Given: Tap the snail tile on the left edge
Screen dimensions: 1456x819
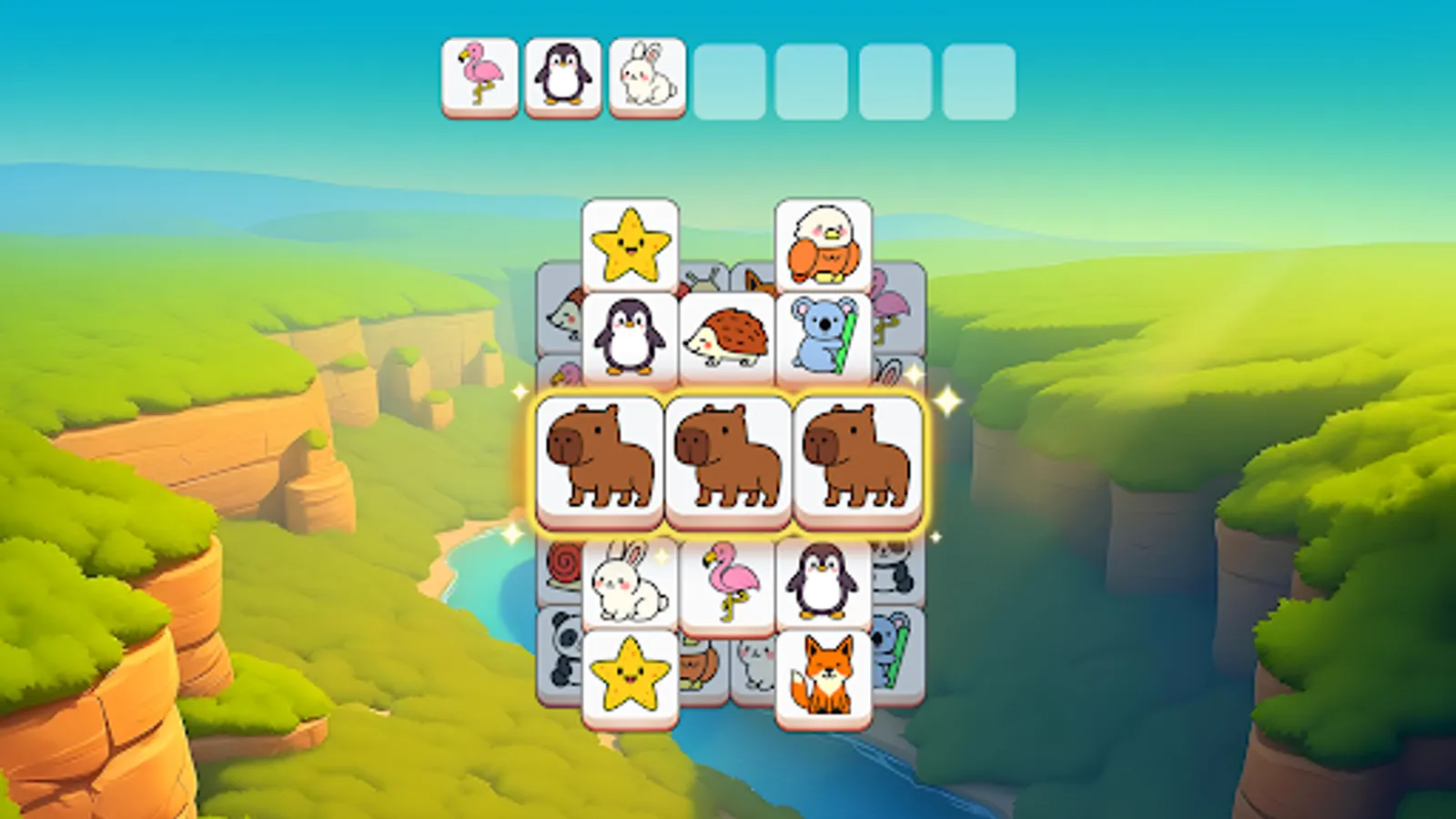Looking at the screenshot, I should (x=561, y=564).
